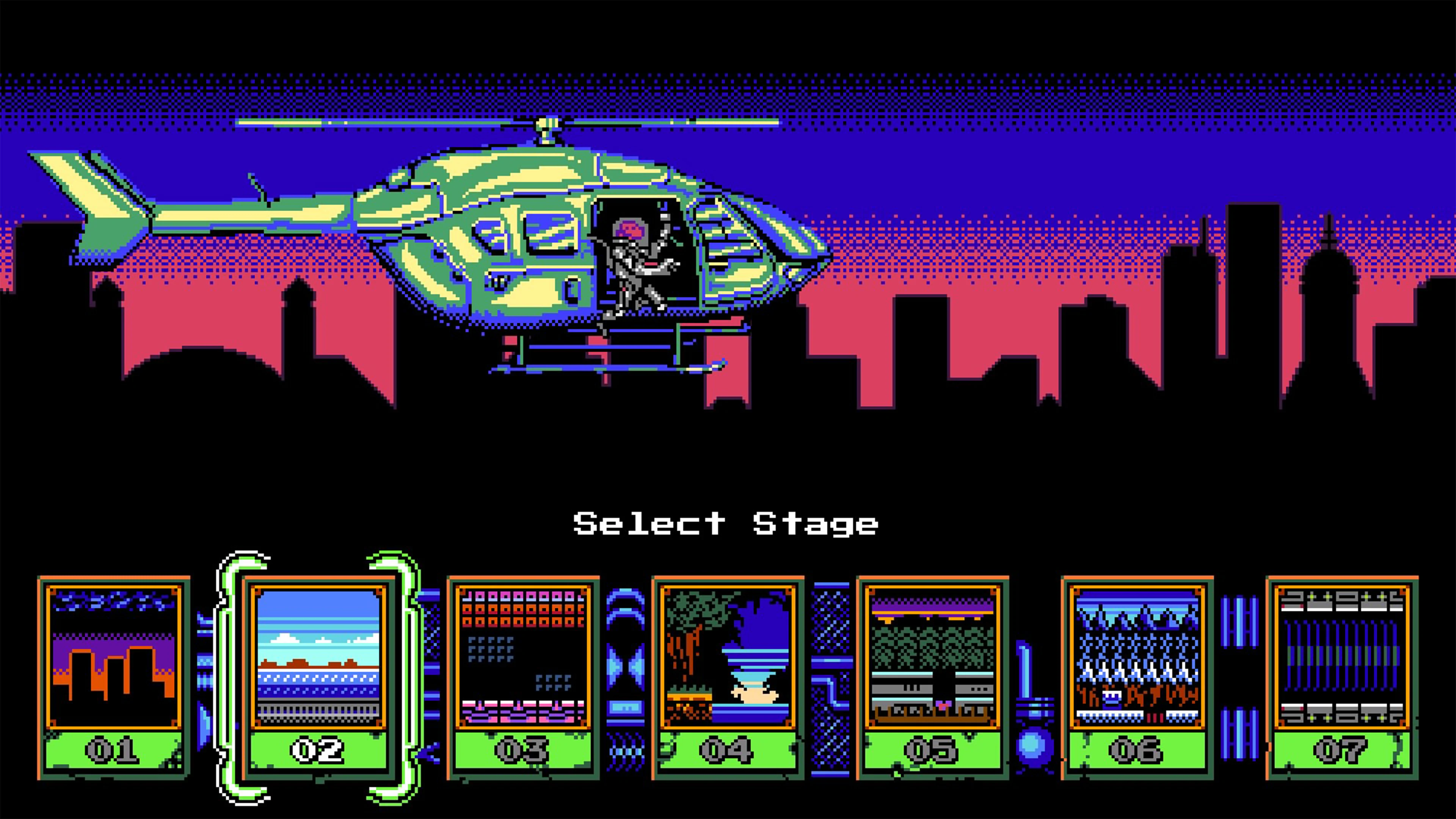Open stage 05 showing the forest train
This screenshot has height=819, width=1456.
(x=933, y=656)
